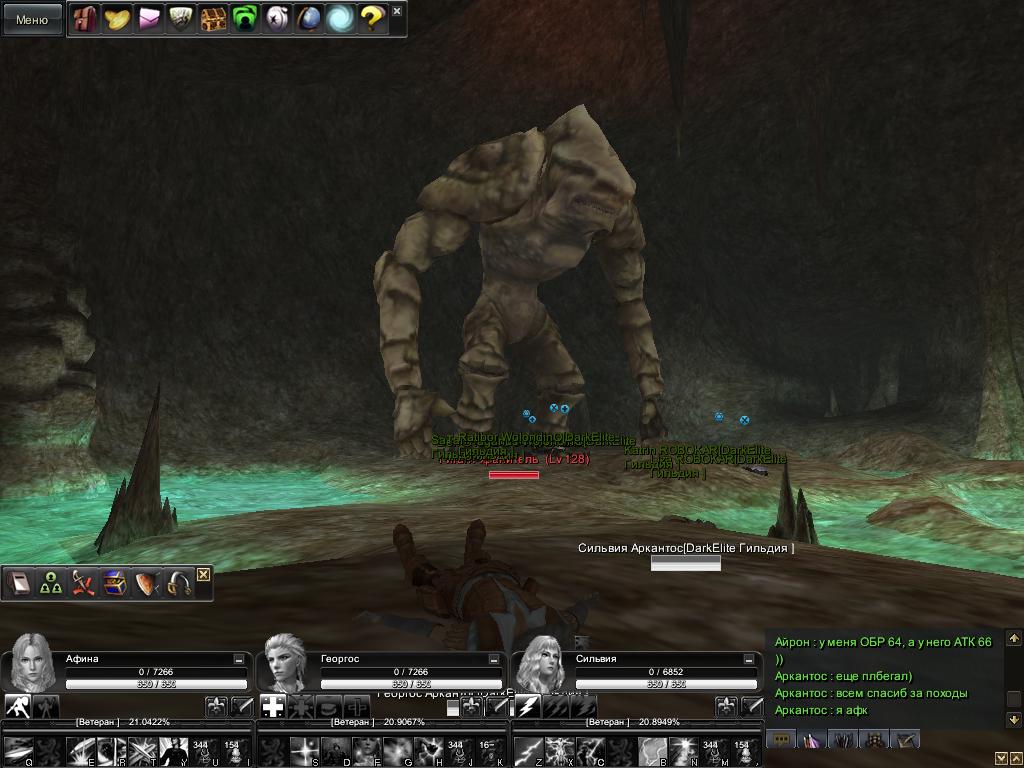Open the pink envelope mail icon
Screen dimensions: 1024x768
click(149, 19)
